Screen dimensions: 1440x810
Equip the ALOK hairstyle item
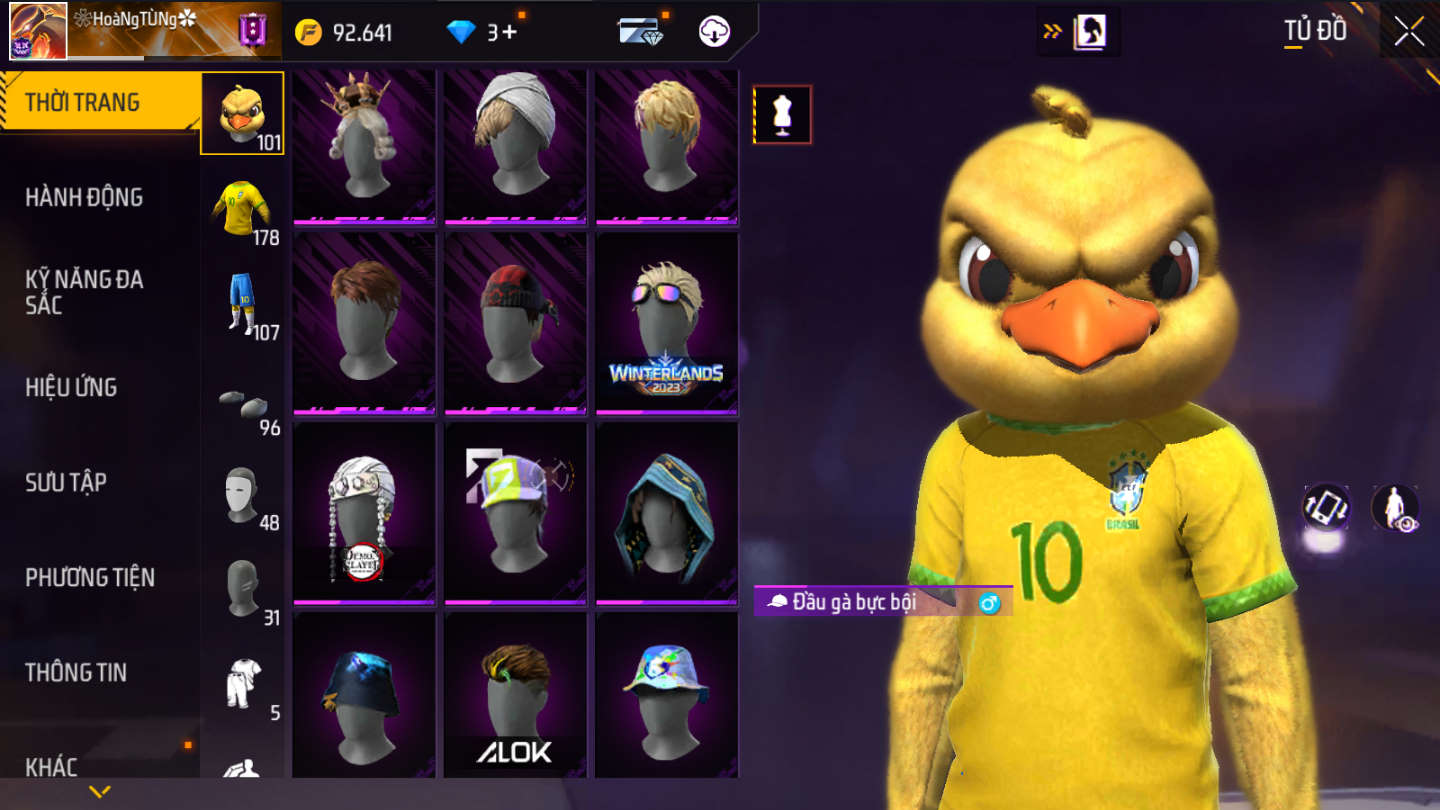(515, 695)
